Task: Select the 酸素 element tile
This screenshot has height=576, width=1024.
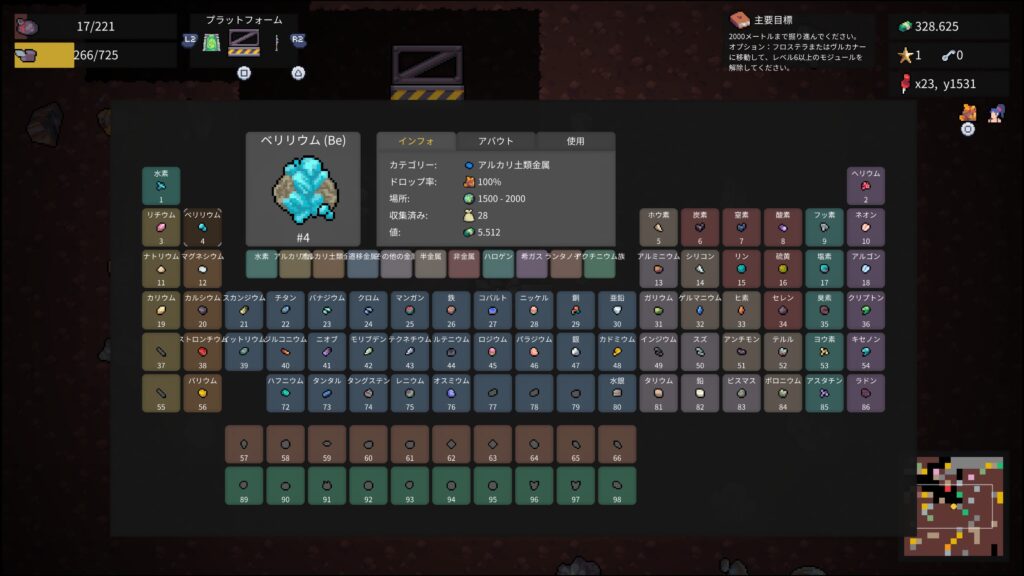Action: (x=783, y=227)
